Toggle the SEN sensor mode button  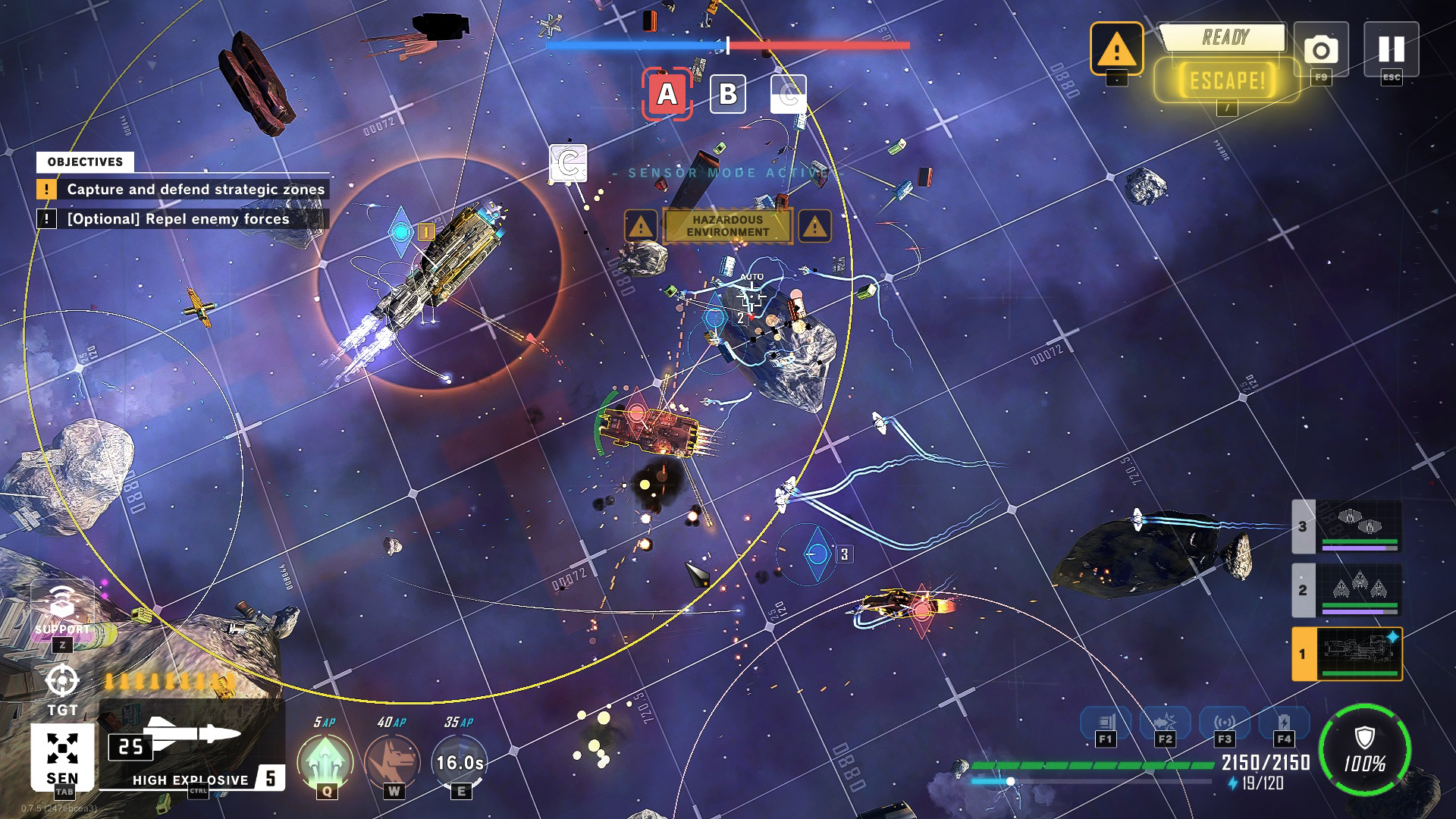[62, 755]
